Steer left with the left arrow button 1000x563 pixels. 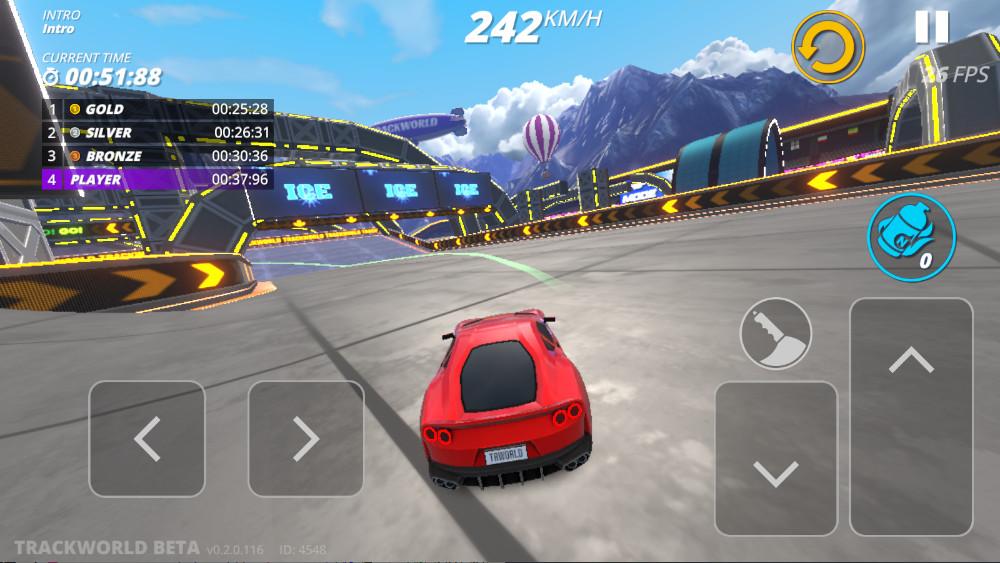click(x=147, y=438)
